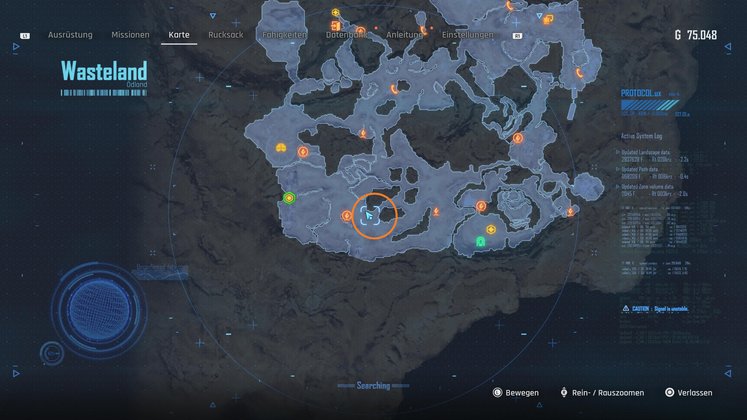The height and width of the screenshot is (420, 747).
Task: Select the yellow twin-dome map marker
Action: (281, 149)
